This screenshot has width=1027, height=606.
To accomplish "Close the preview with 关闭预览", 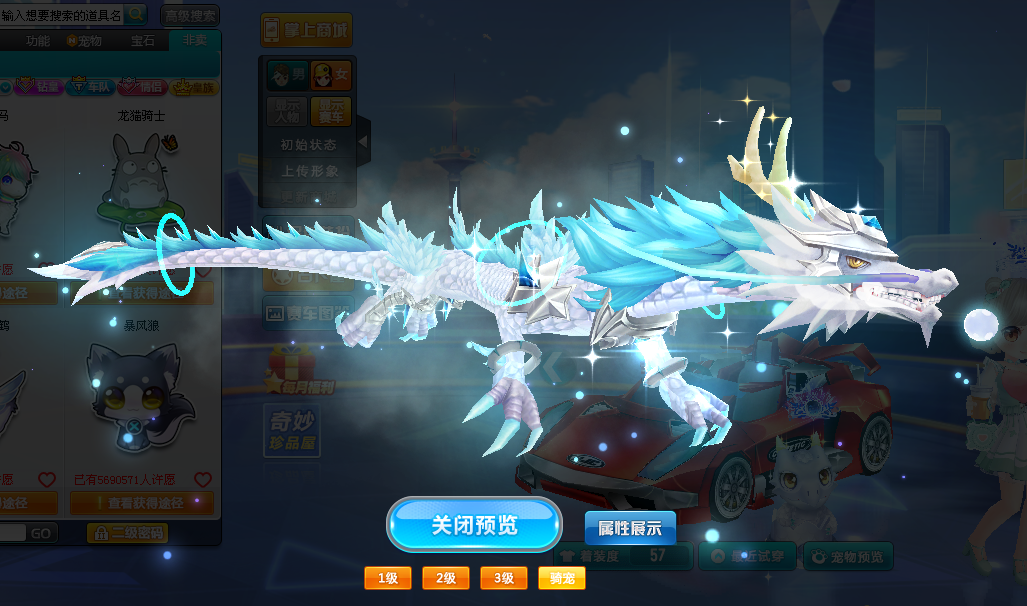I will click(x=474, y=524).
